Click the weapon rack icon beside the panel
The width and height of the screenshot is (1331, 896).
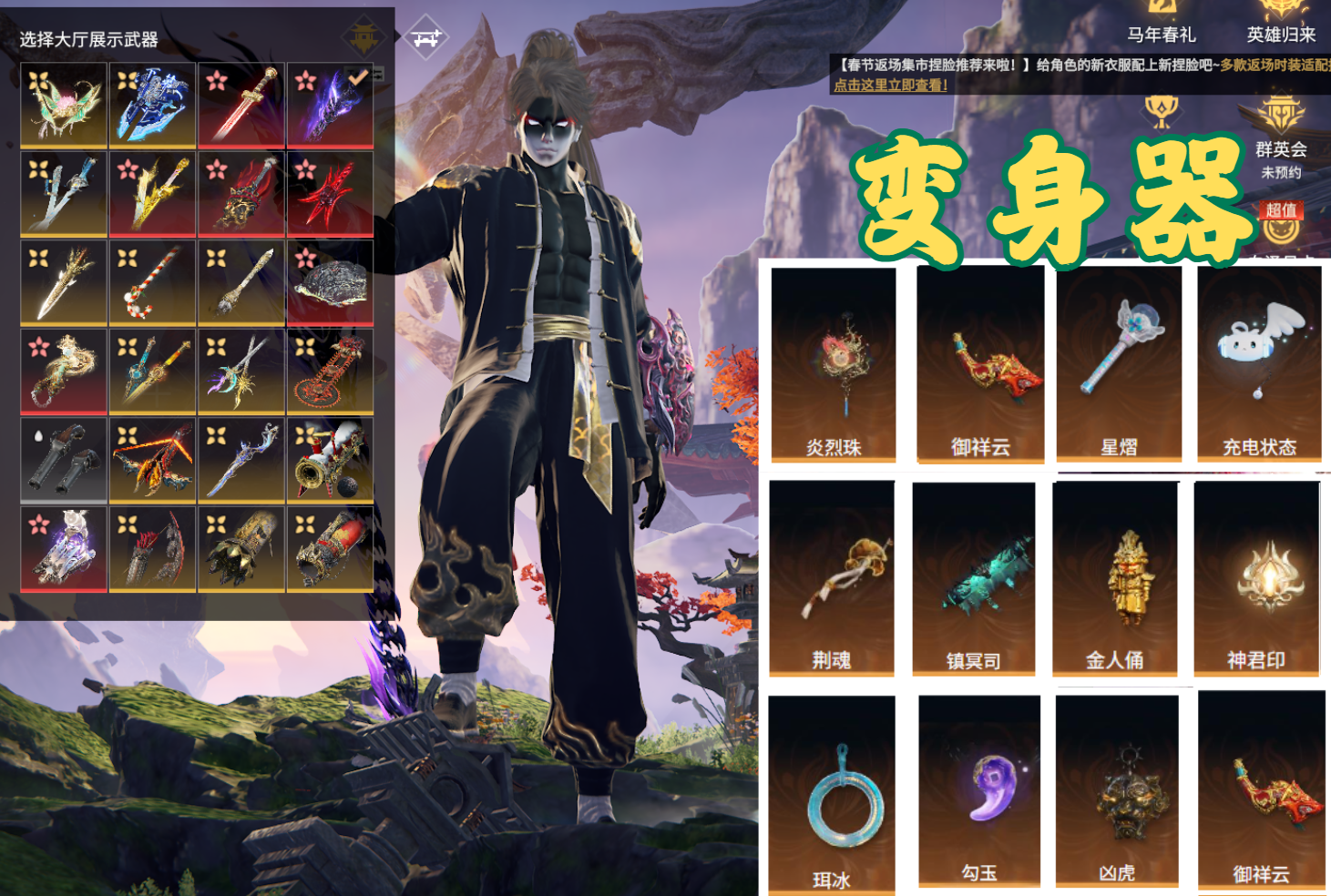click(x=425, y=38)
